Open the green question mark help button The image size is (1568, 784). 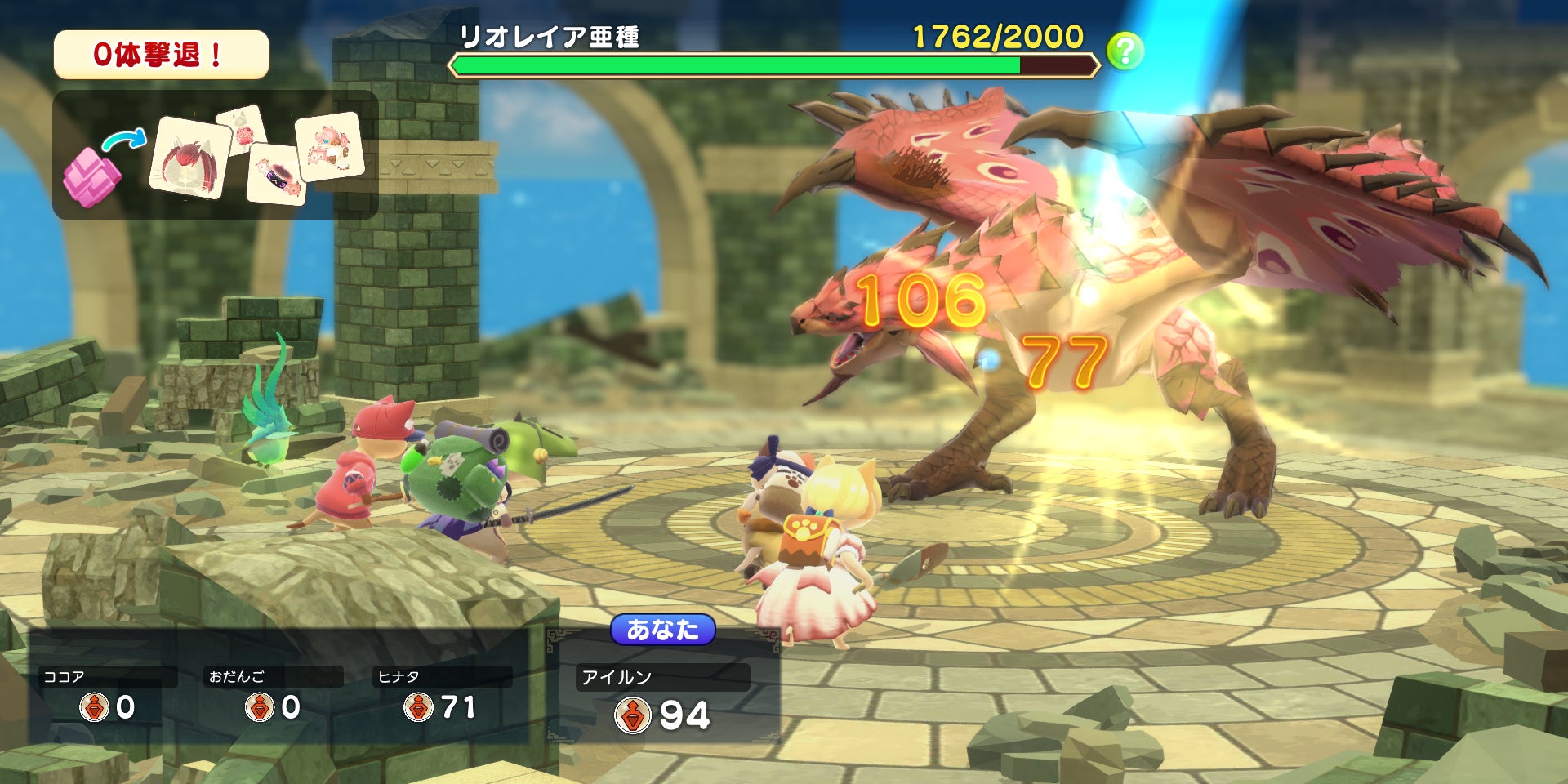[1125, 51]
